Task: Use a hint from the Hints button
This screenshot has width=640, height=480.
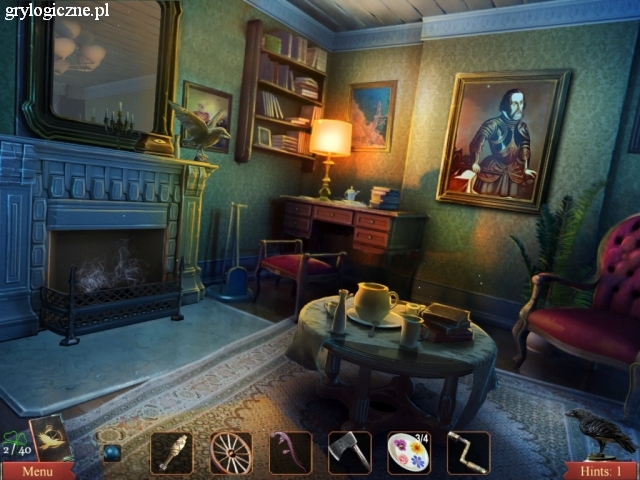Action: pyautogui.click(x=600, y=471)
